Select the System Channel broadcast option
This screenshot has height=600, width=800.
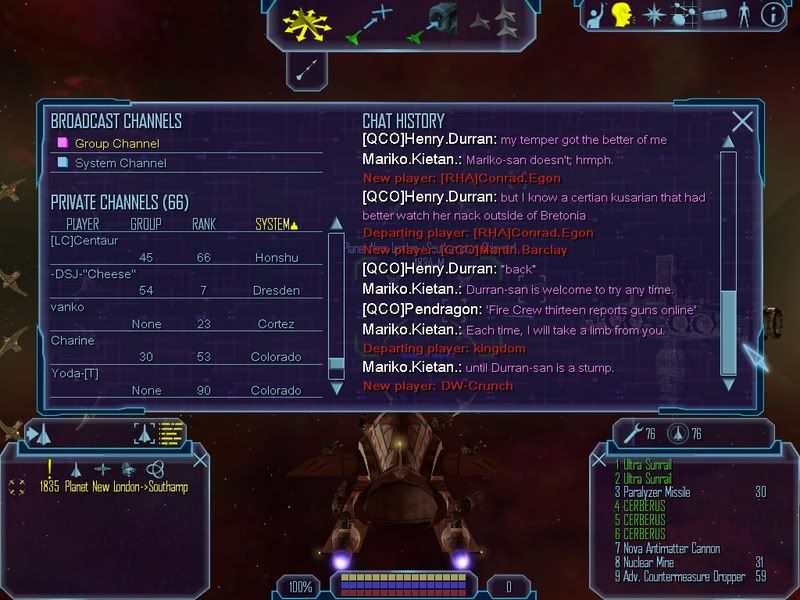point(118,163)
